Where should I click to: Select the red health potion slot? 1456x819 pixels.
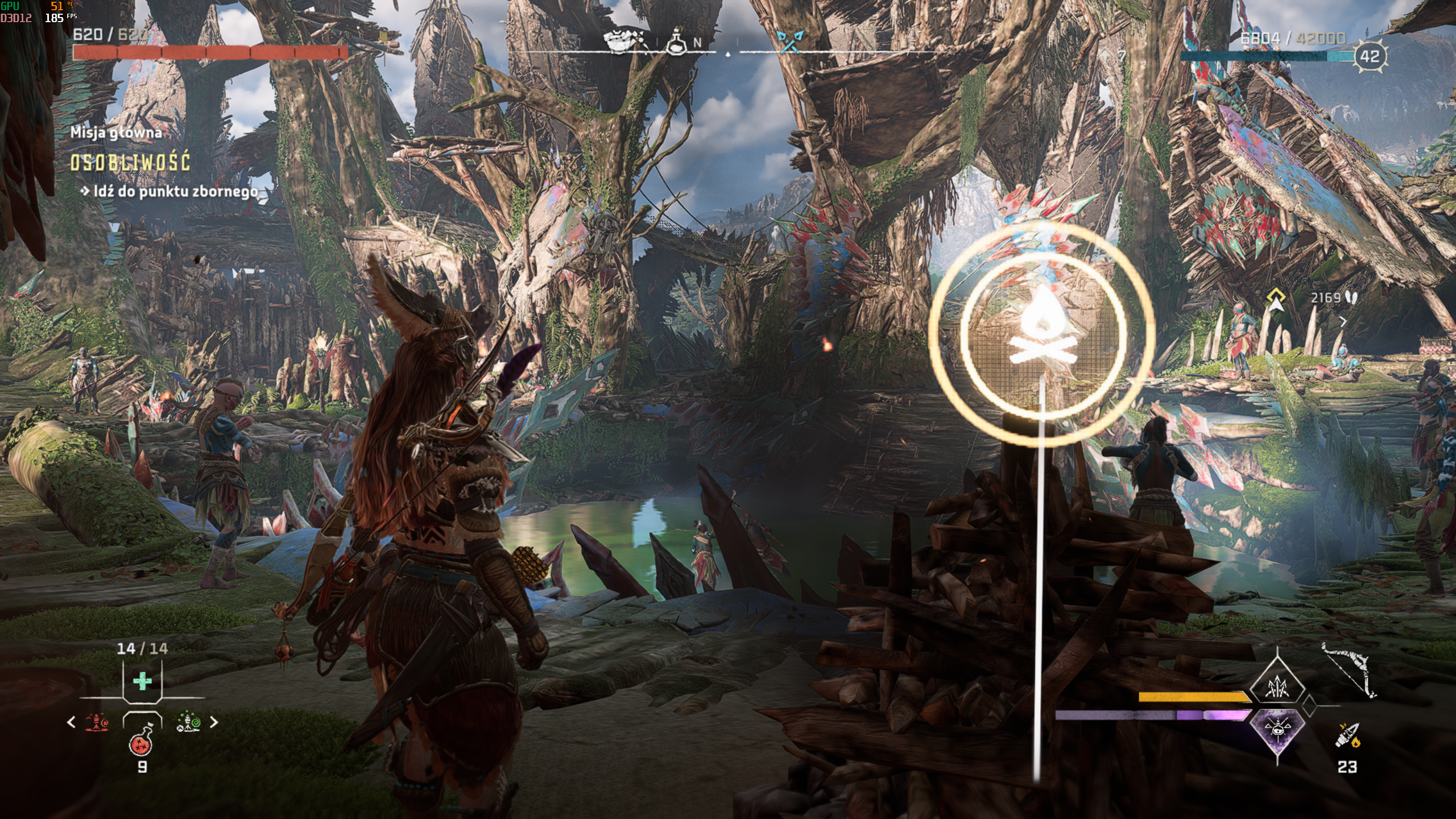[142, 741]
